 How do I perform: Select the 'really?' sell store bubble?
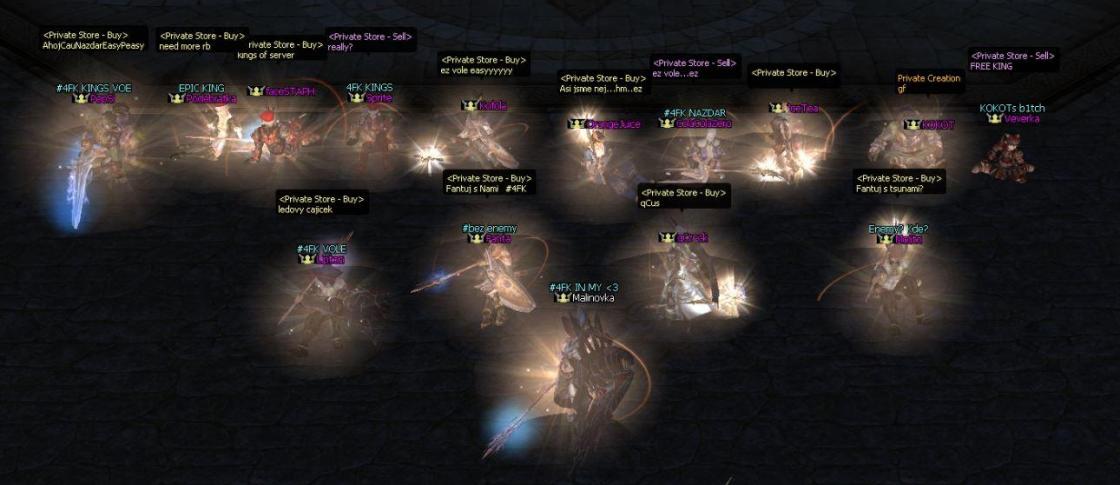pyautogui.click(x=370, y=41)
